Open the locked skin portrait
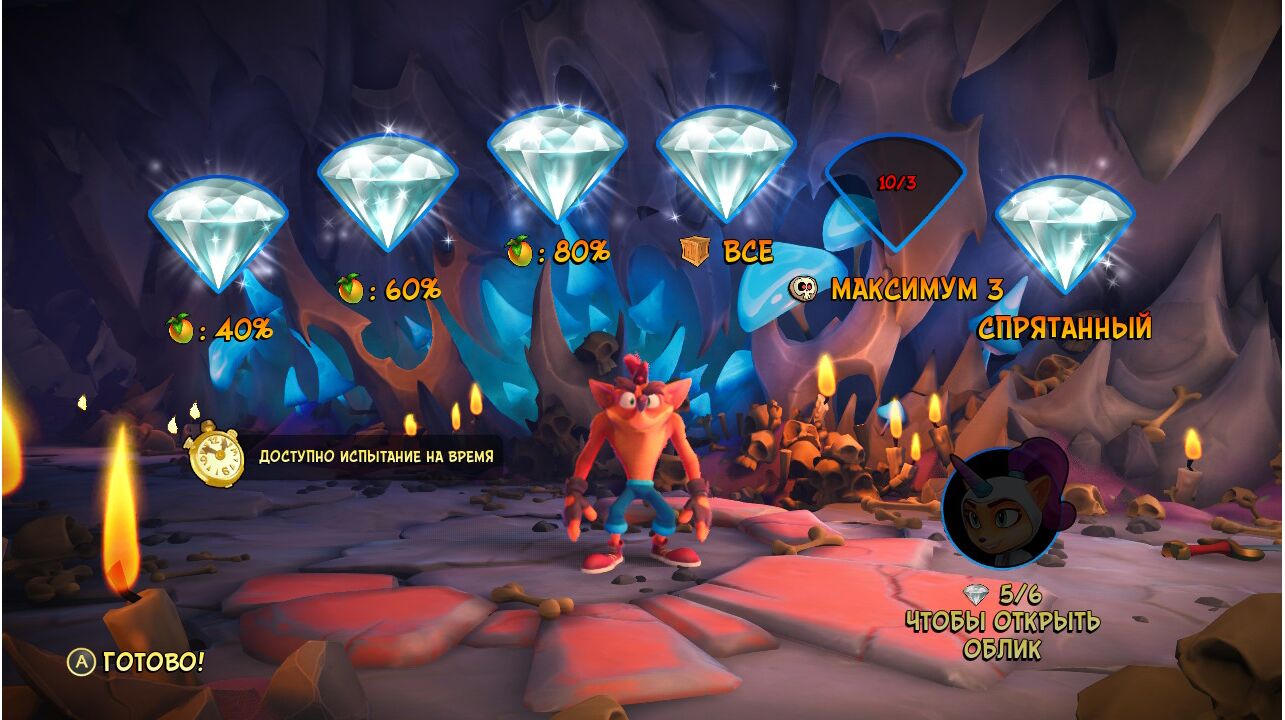1285x720 pixels. [x=1001, y=507]
